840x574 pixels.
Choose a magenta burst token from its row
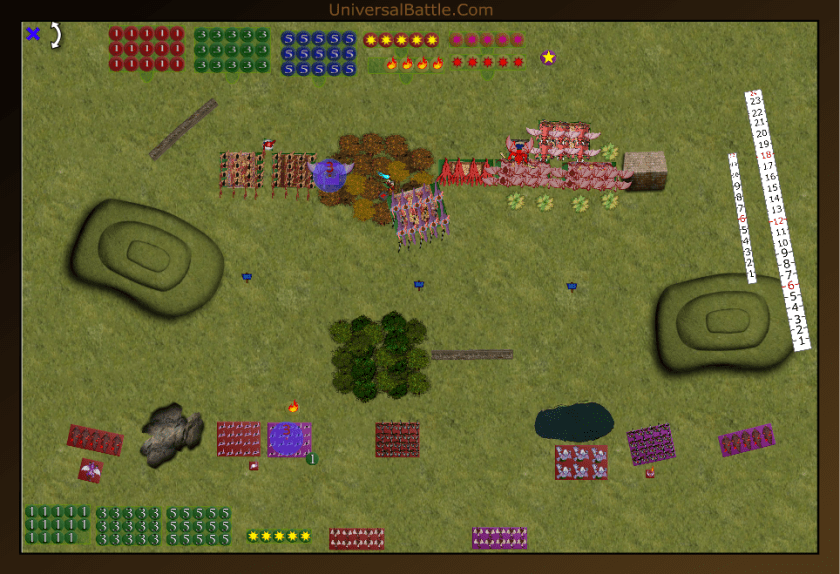click(x=487, y=40)
